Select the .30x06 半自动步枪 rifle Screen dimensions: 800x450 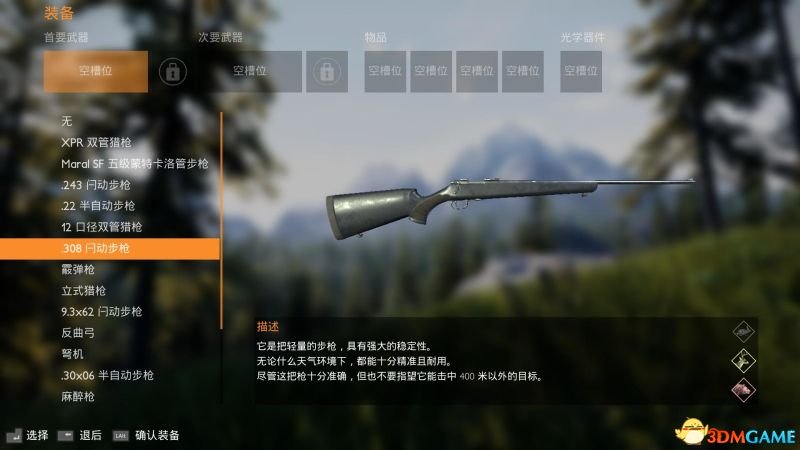pyautogui.click(x=107, y=375)
